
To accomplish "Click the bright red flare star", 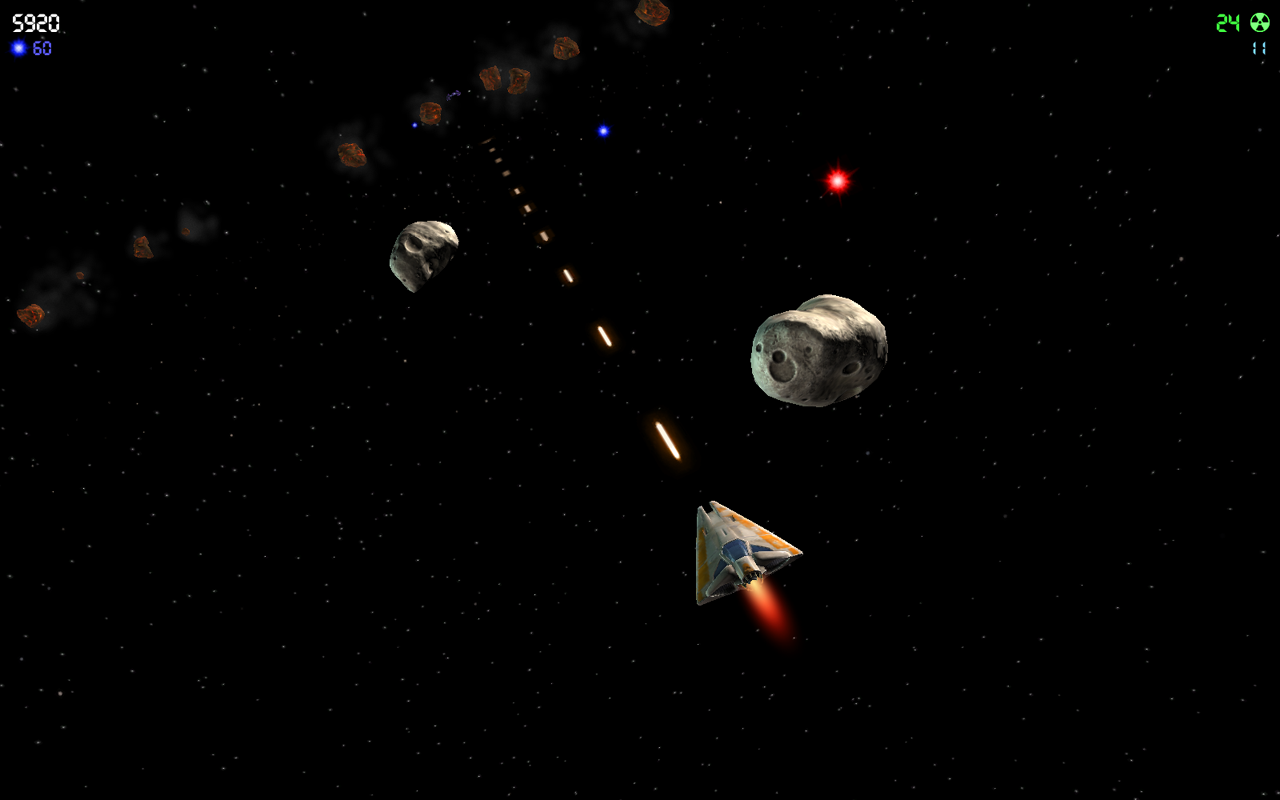I will coord(836,181).
